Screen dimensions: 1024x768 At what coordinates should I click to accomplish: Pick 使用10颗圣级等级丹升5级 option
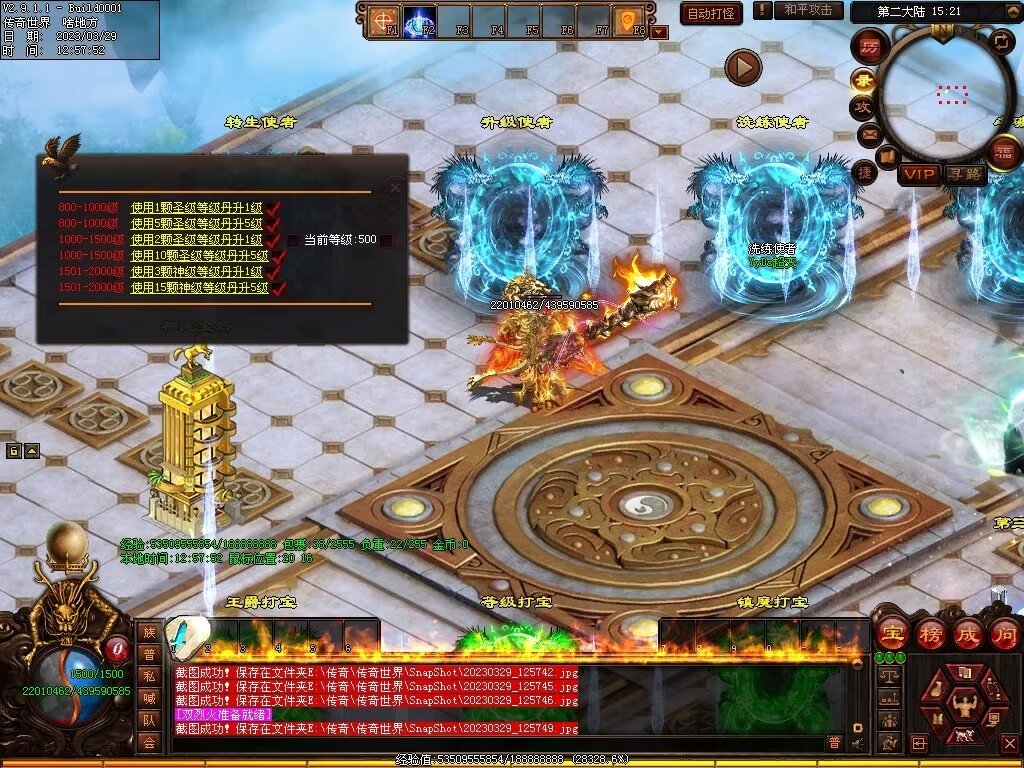(200, 256)
